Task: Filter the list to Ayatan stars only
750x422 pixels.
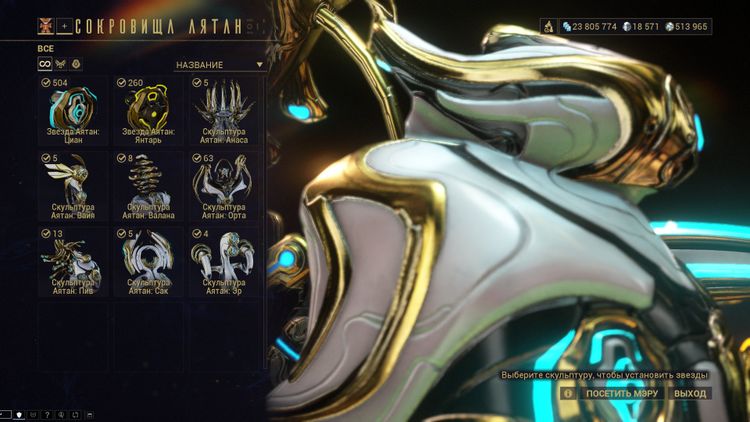Action: tap(77, 64)
